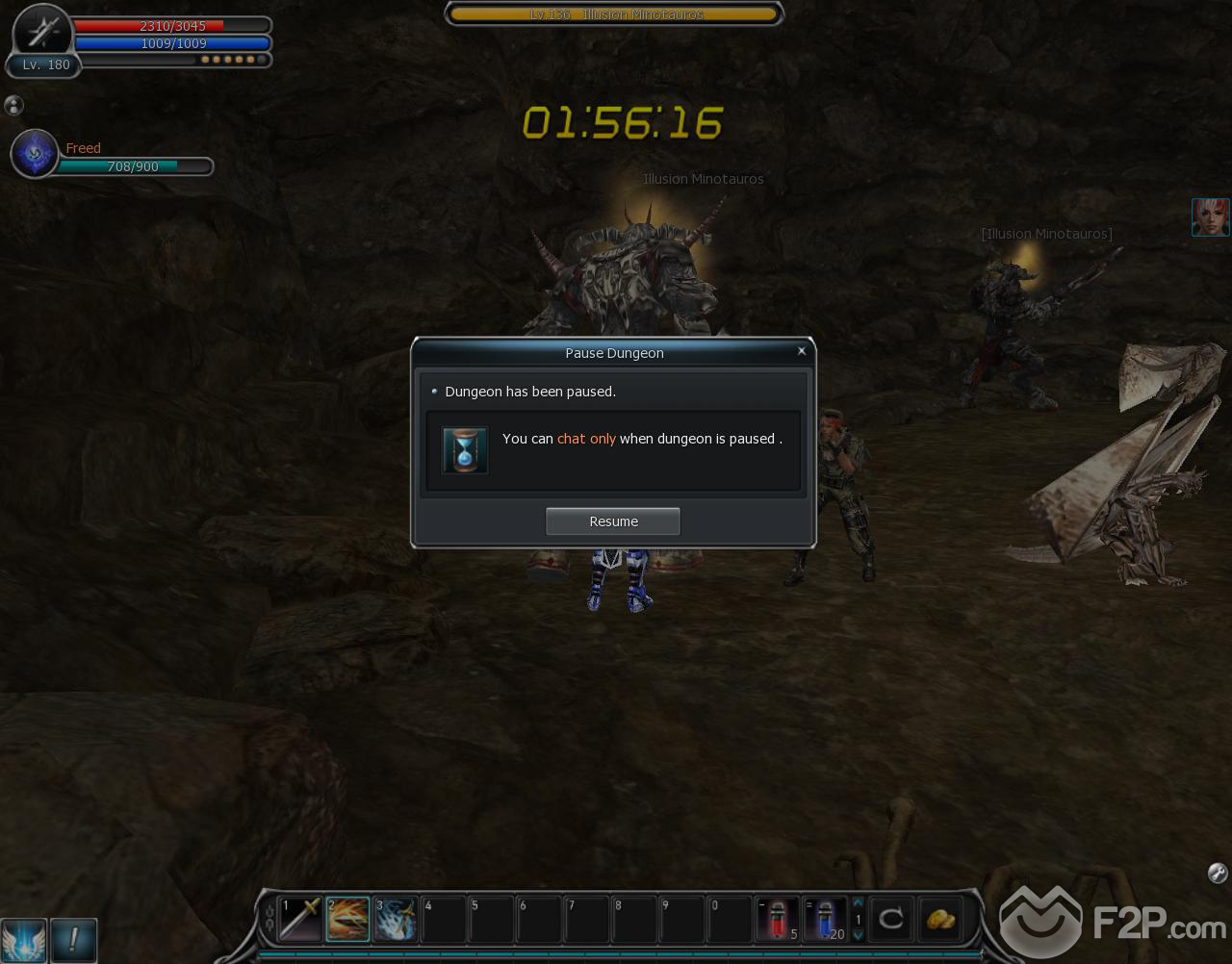The image size is (1232, 964).
Task: Resume the paused dungeon
Action: tap(613, 521)
